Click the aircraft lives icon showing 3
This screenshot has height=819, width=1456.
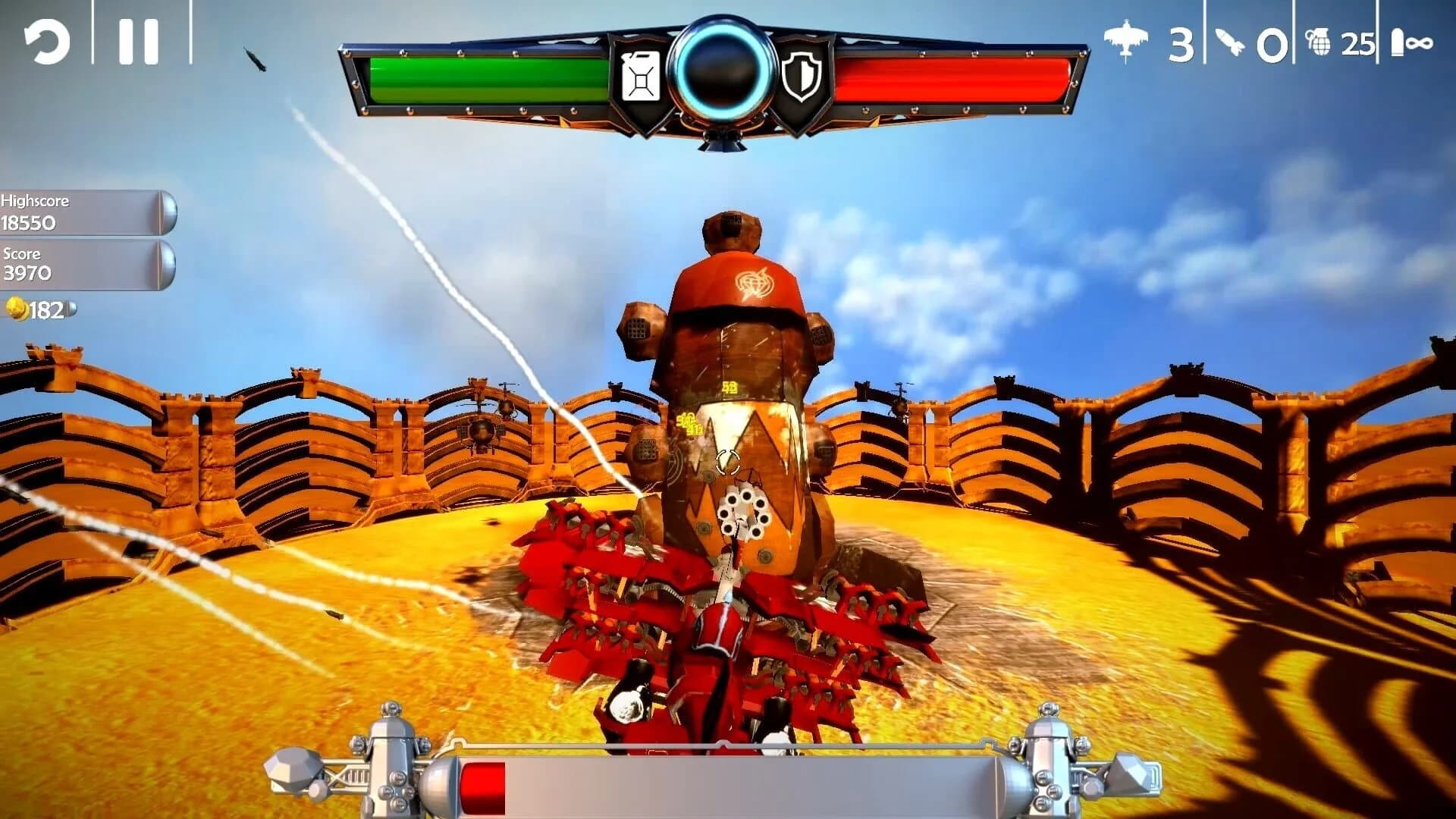tap(1127, 42)
